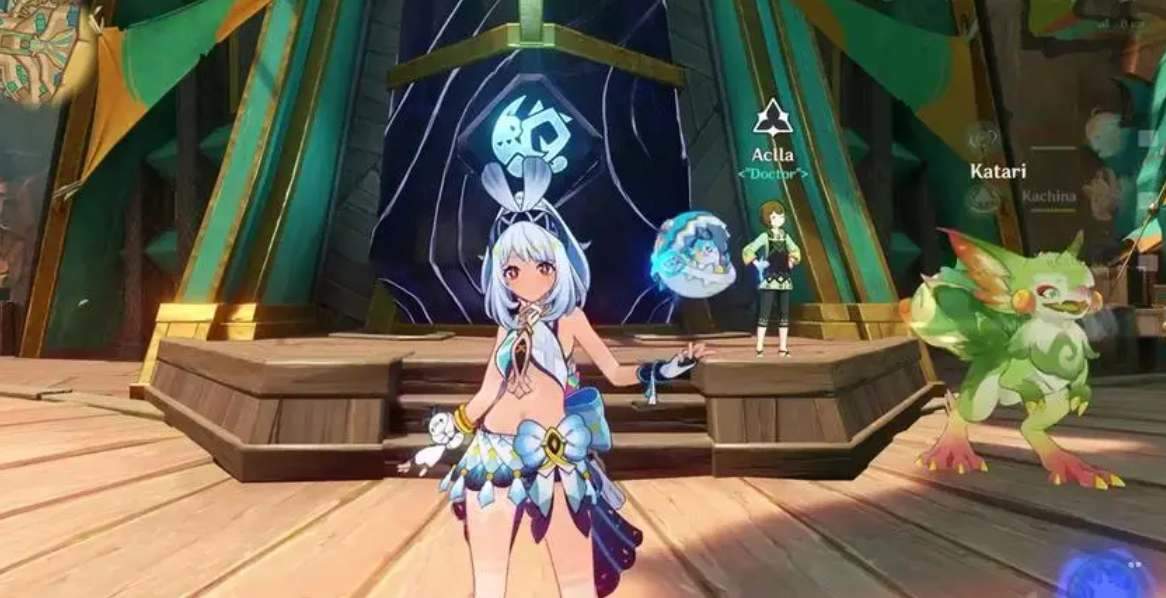
Task: Activate the glowing blue Elemental Burst
Action: pyautogui.click(x=1107, y=575)
